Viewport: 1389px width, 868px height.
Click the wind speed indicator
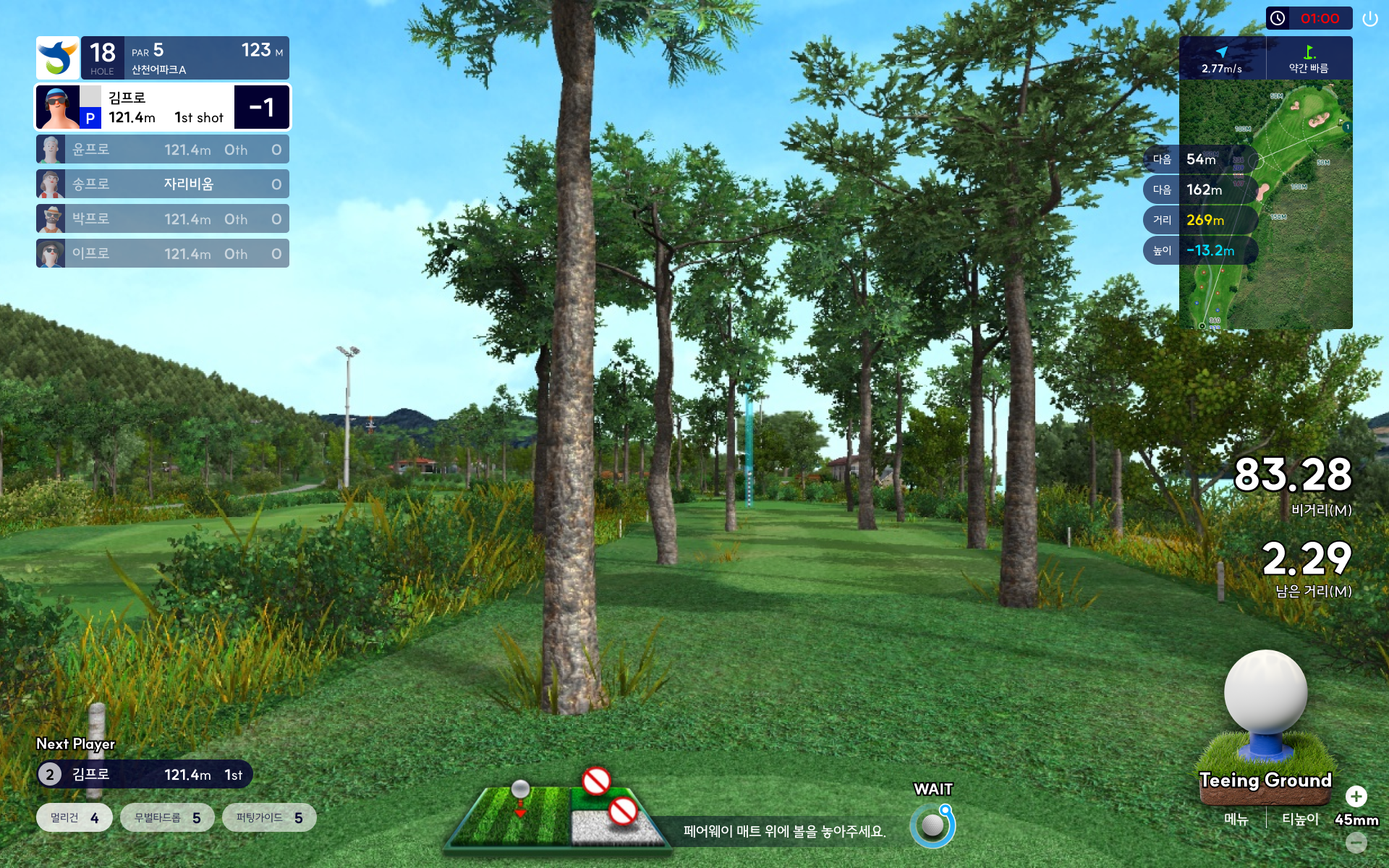point(1222,59)
